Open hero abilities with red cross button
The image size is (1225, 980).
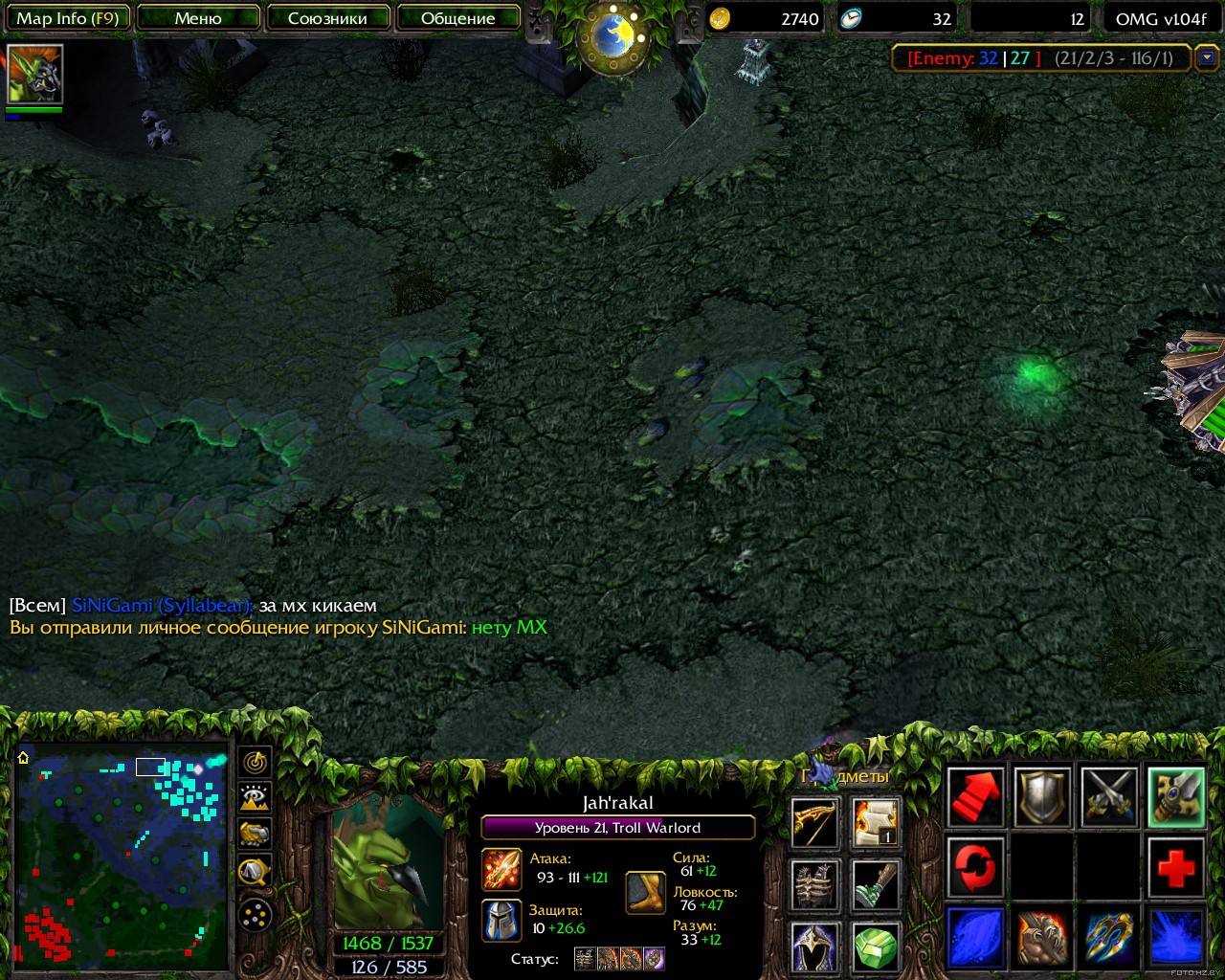coord(1176,868)
